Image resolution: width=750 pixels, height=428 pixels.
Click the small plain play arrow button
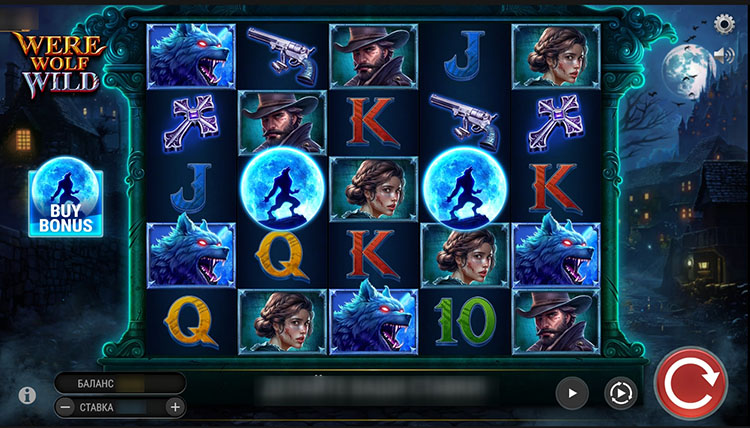click(x=572, y=393)
